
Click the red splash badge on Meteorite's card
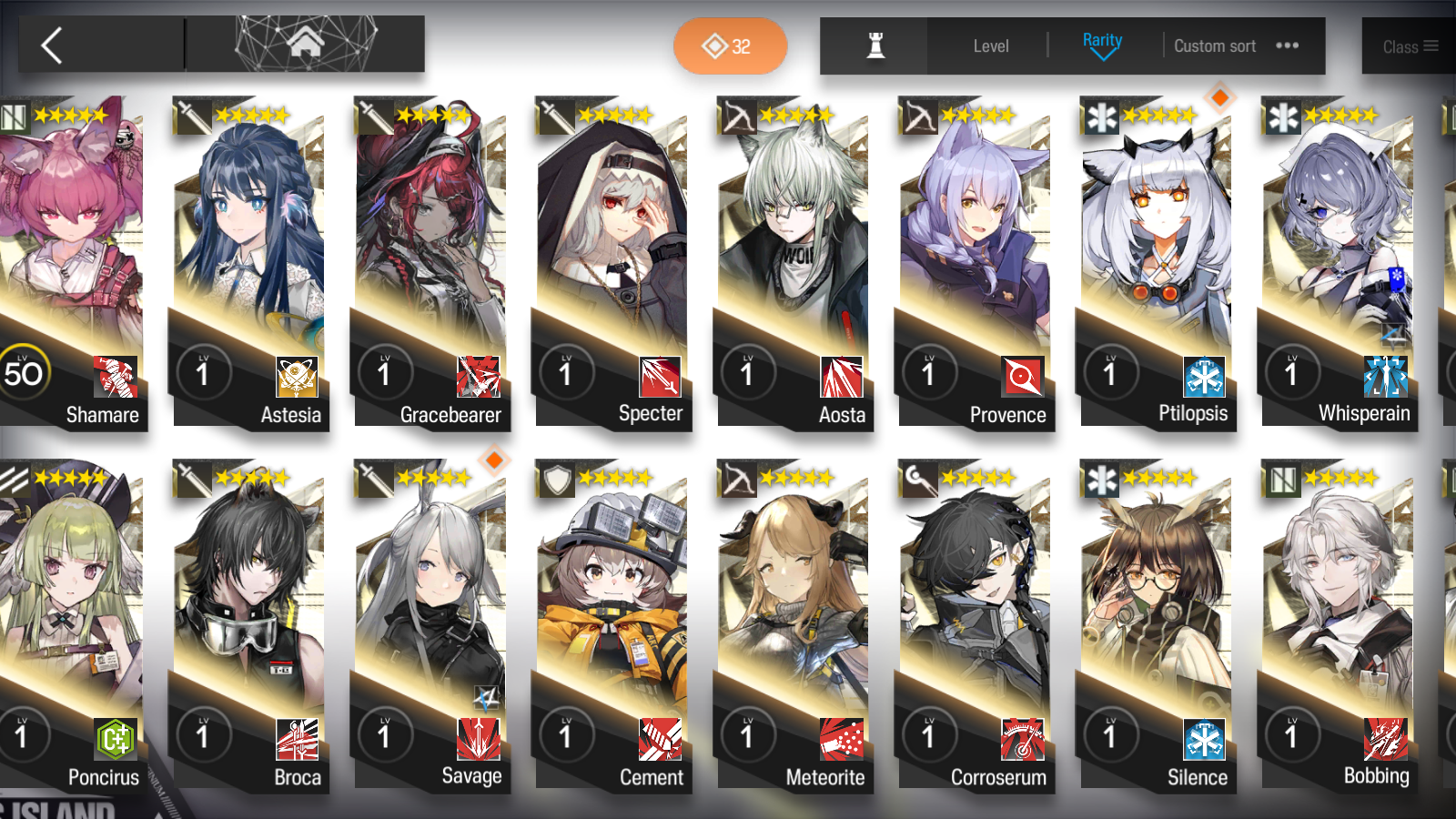pos(840,741)
